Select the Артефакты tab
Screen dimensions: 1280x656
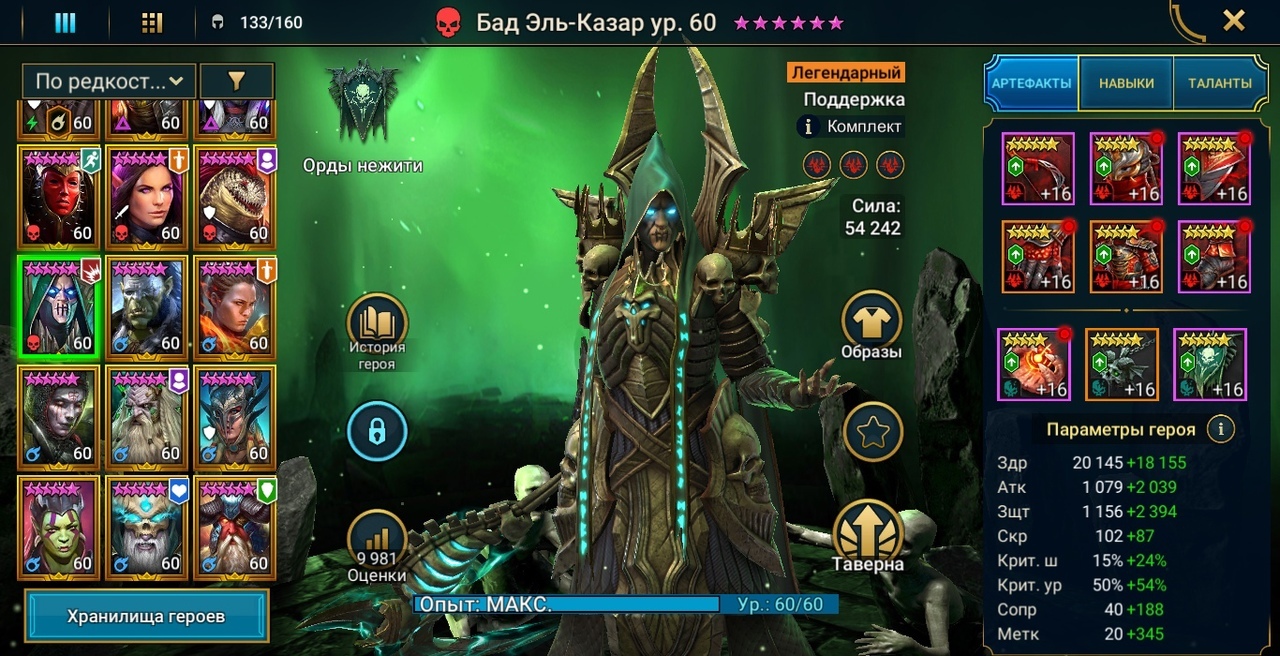(x=1031, y=83)
